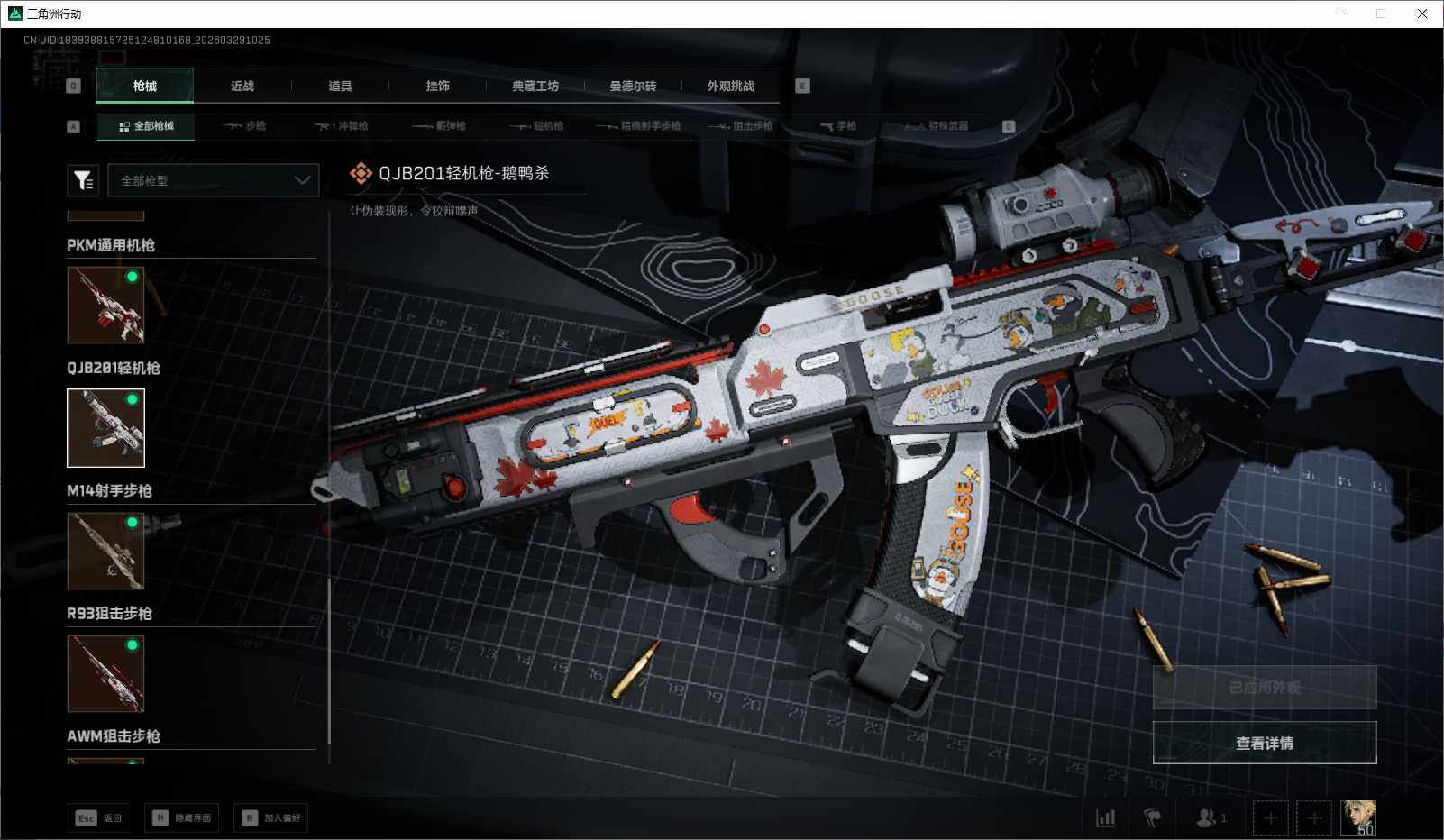Pick the R93狙击步枪 skin thumbnail
The width and height of the screenshot is (1444, 840).
click(105, 672)
